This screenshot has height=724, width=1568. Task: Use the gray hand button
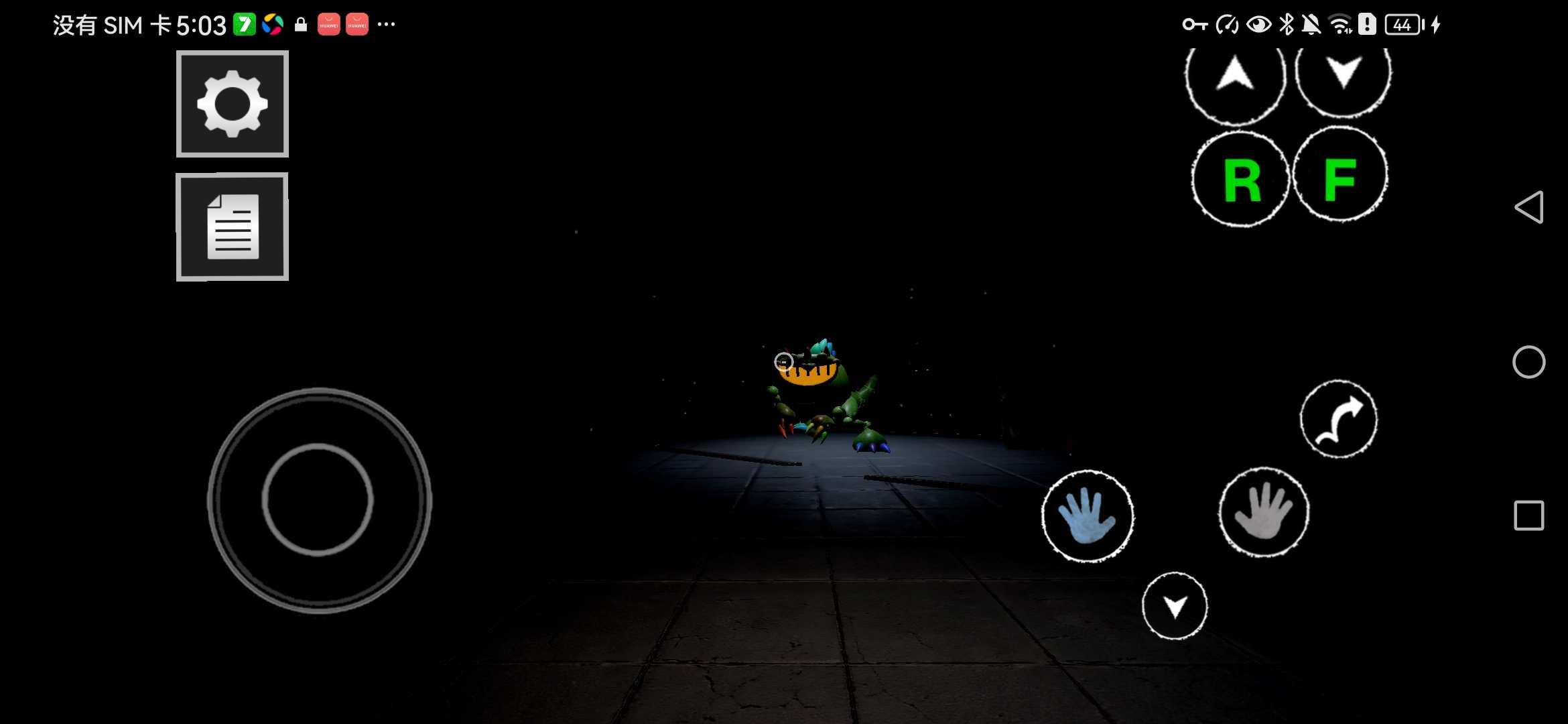tap(1263, 513)
